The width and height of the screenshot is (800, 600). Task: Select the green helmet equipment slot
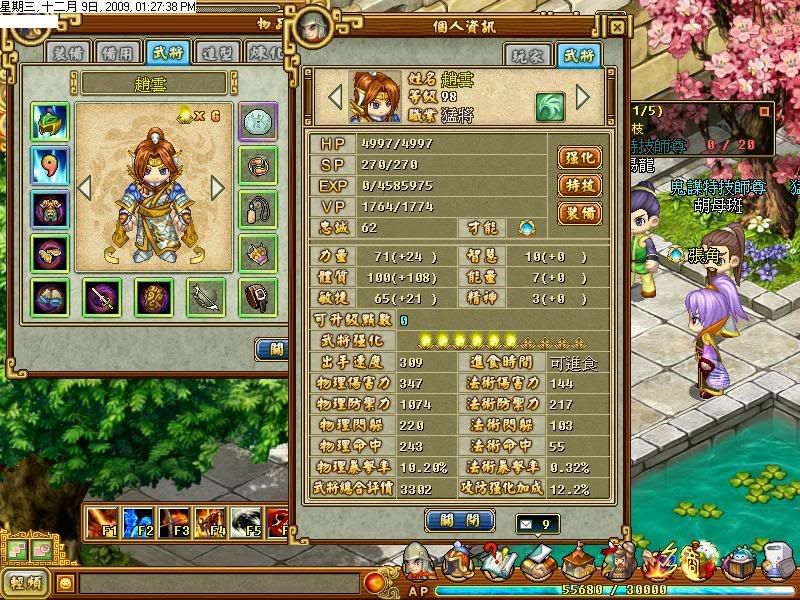(49, 122)
